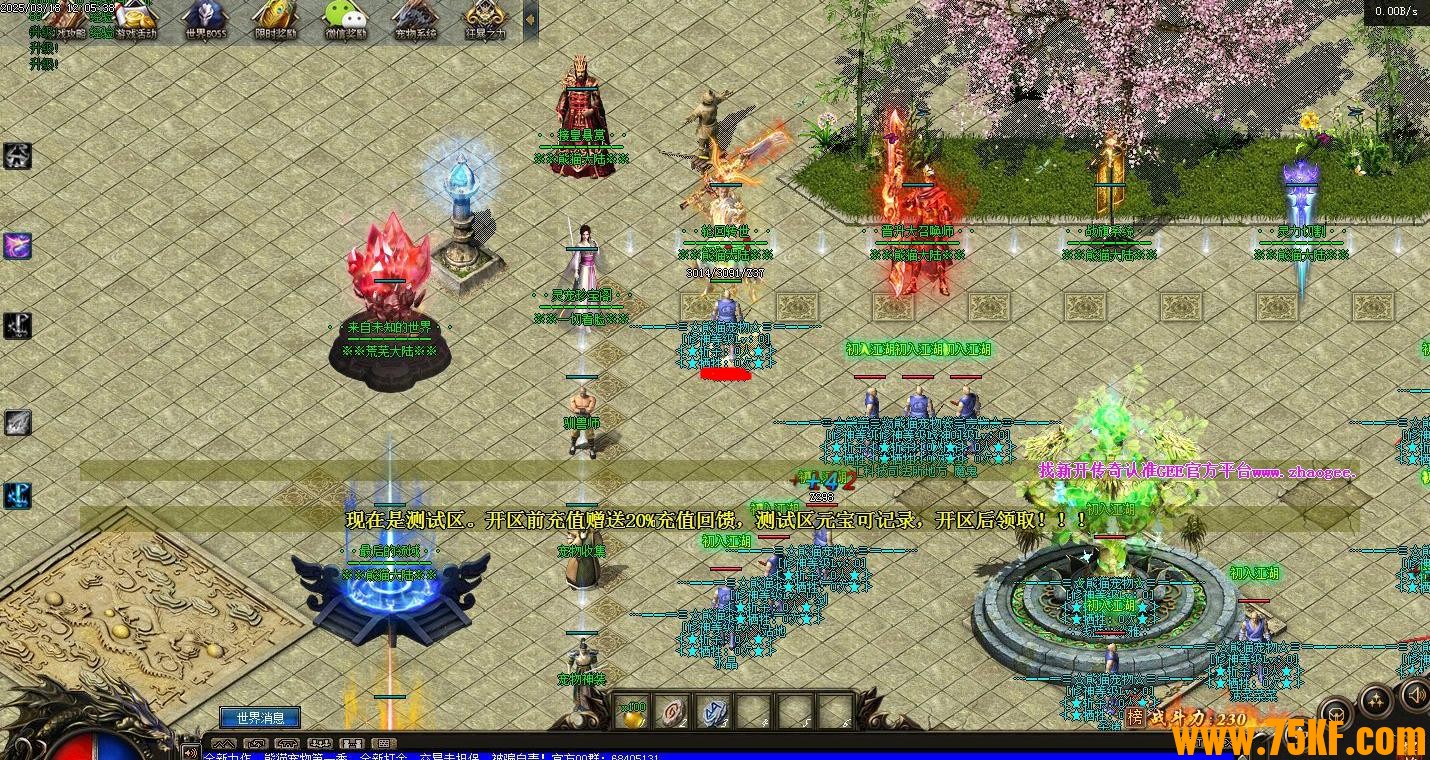Select the gold potion hotbar slot
This screenshot has width=1430, height=760.
632,712
